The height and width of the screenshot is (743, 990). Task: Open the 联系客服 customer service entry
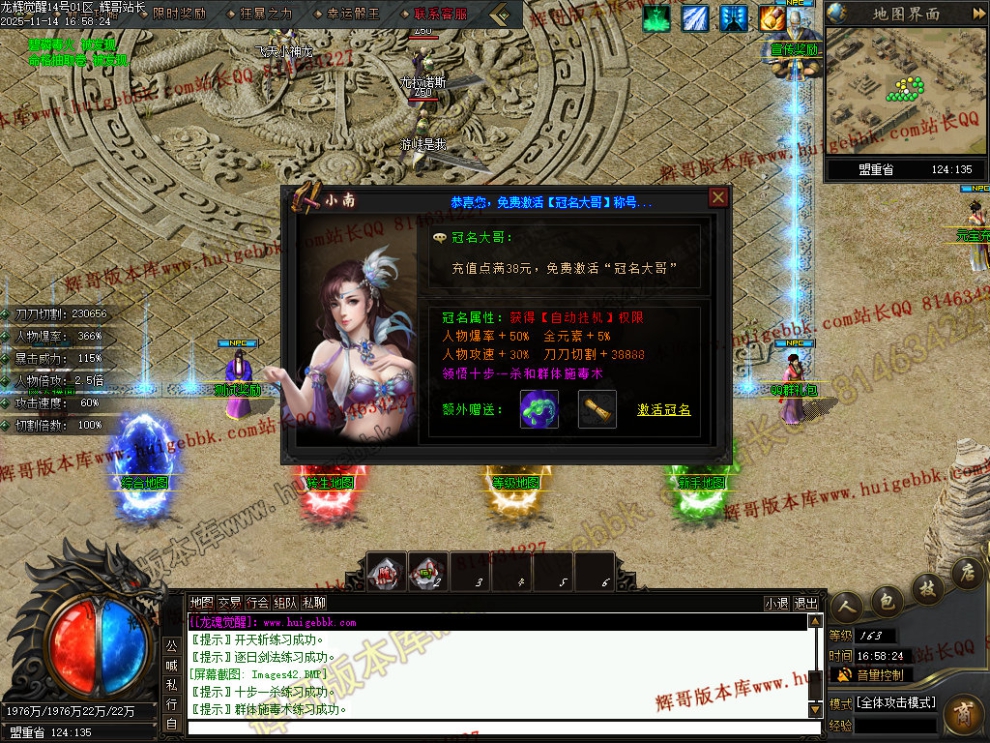440,14
